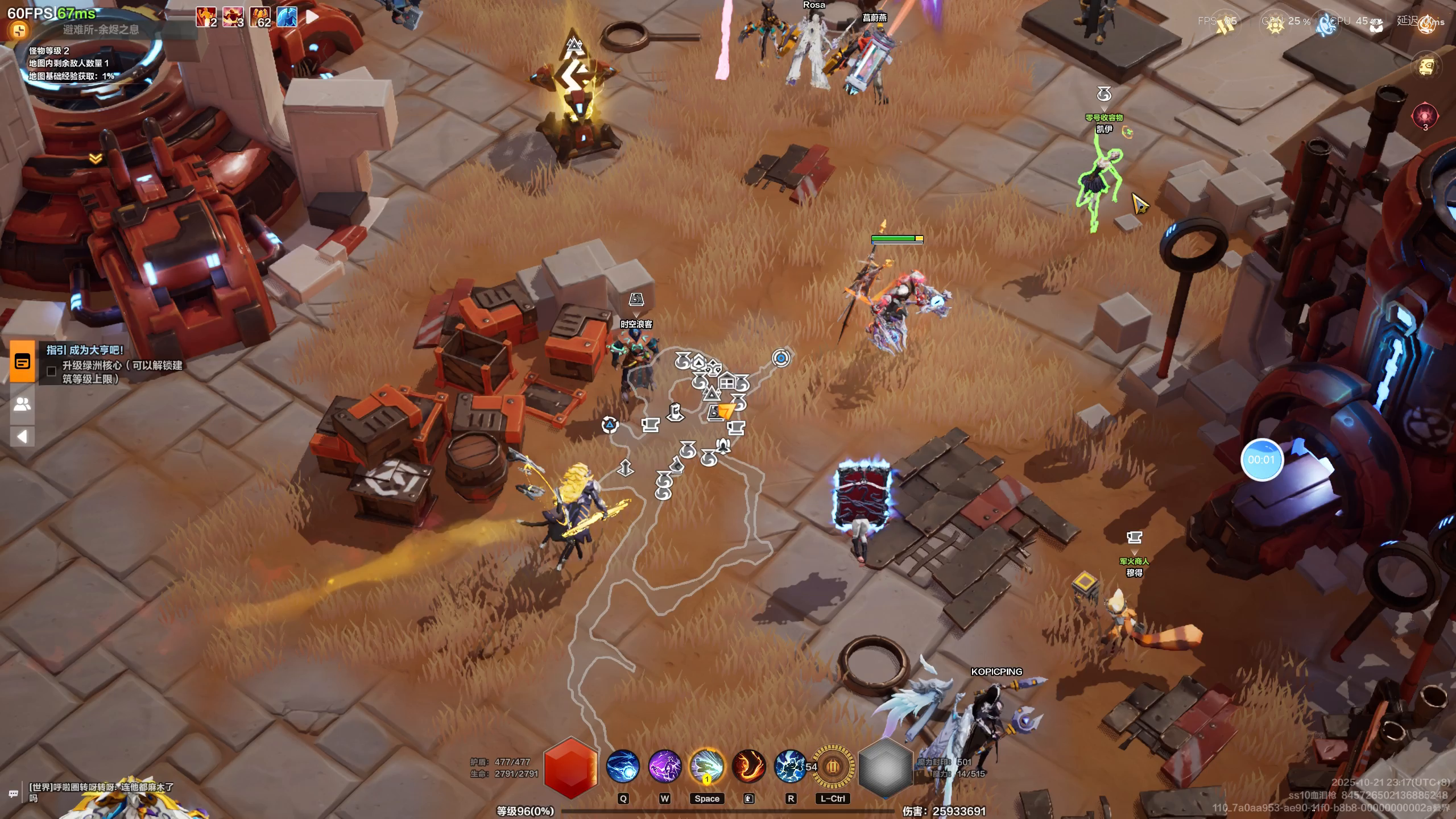Tick the upgrade oasis core quest checkbox
Viewport: 1456px width, 819px height.
pyautogui.click(x=51, y=371)
